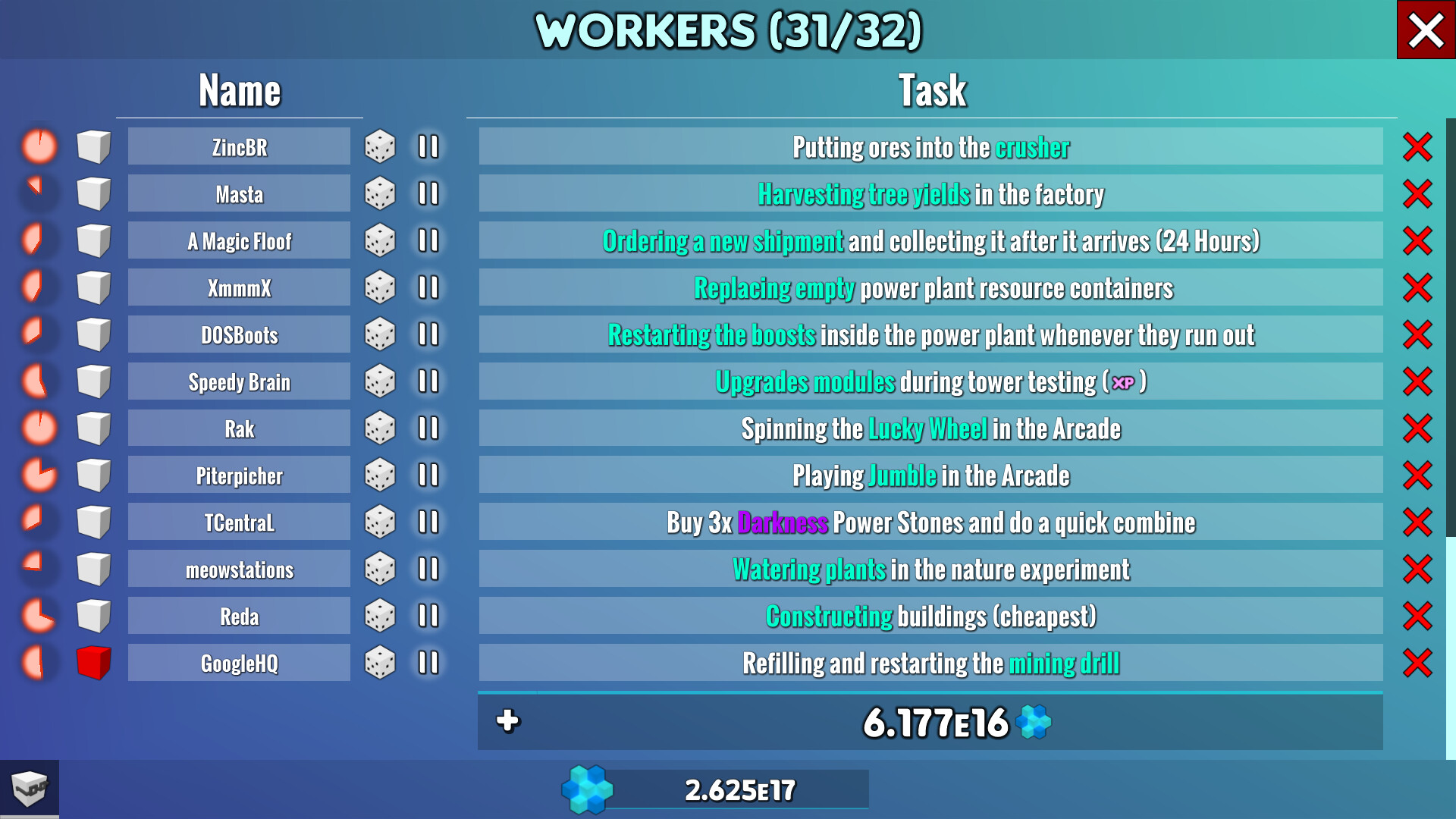The image size is (1456, 819).
Task: Open the Lucky Wheel task for Rak
Action: 931,428
